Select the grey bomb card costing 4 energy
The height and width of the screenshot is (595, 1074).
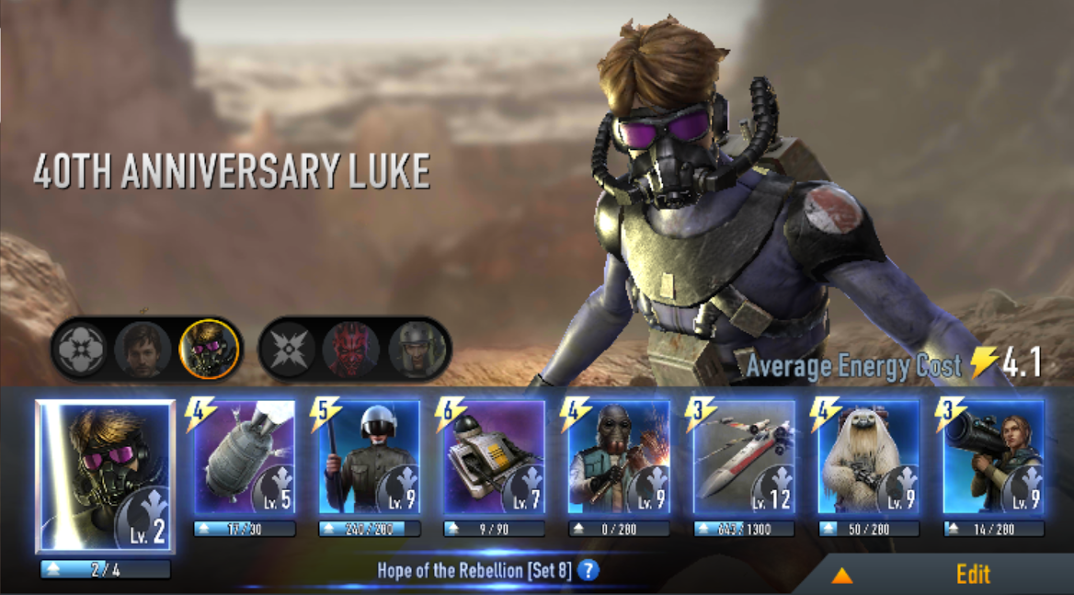[245, 458]
